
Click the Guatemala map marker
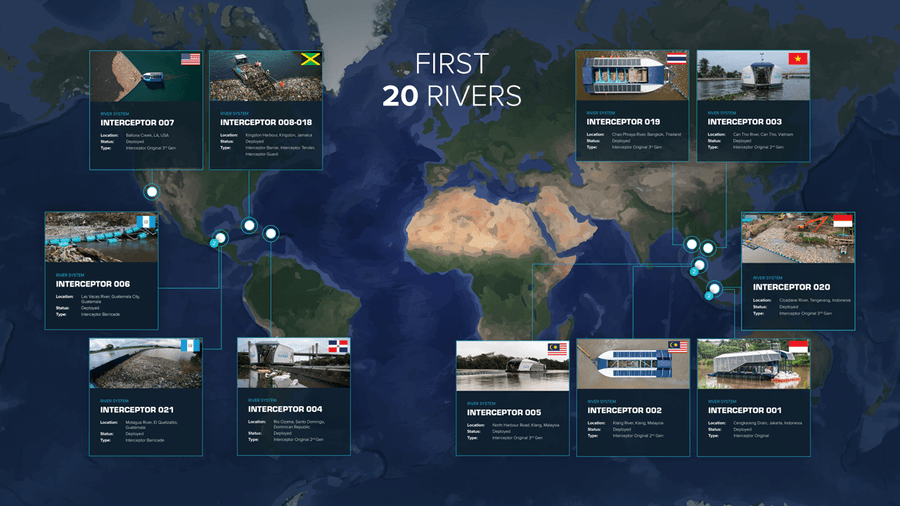click(220, 238)
